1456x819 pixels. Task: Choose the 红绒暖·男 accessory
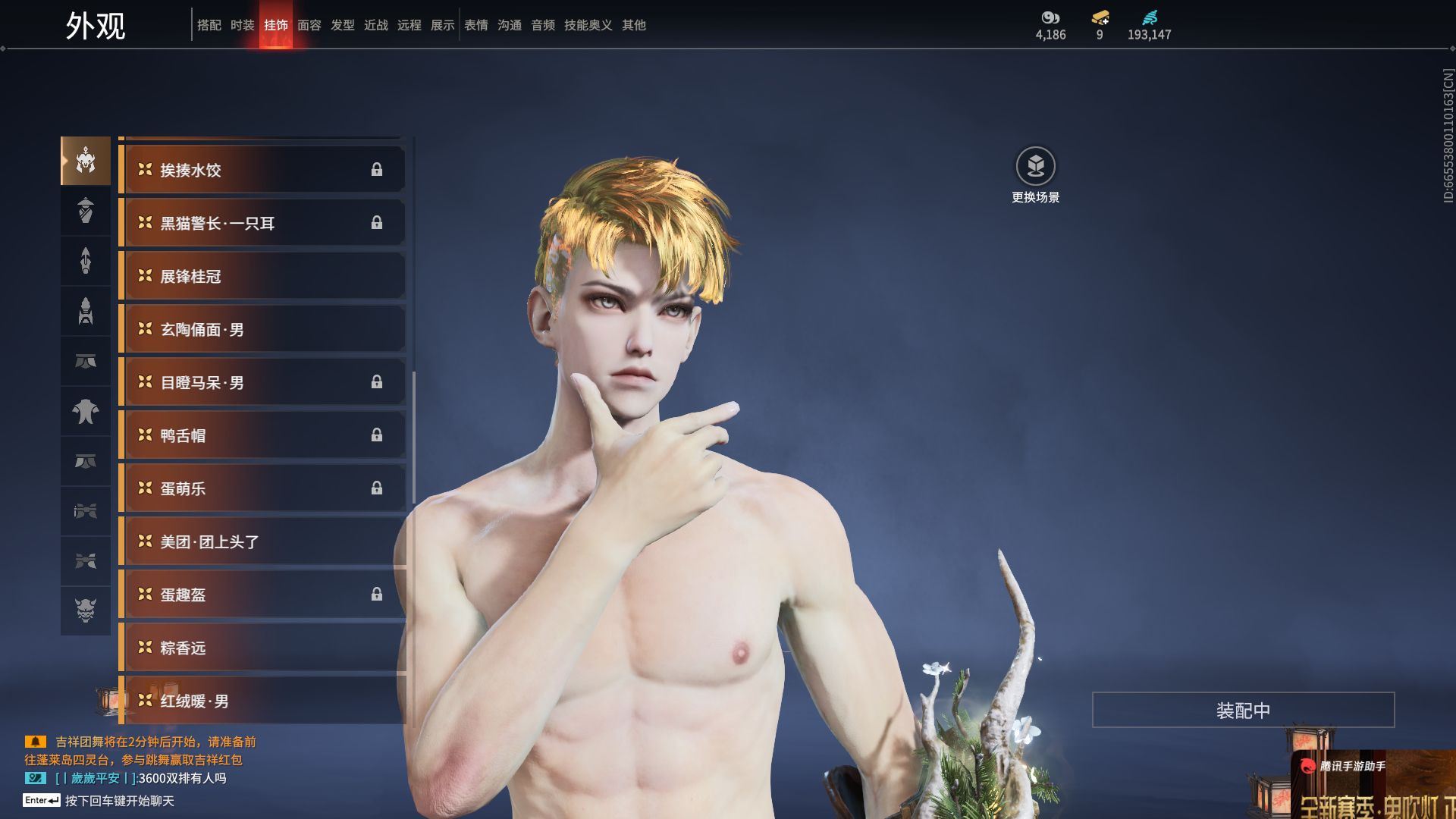(x=262, y=701)
